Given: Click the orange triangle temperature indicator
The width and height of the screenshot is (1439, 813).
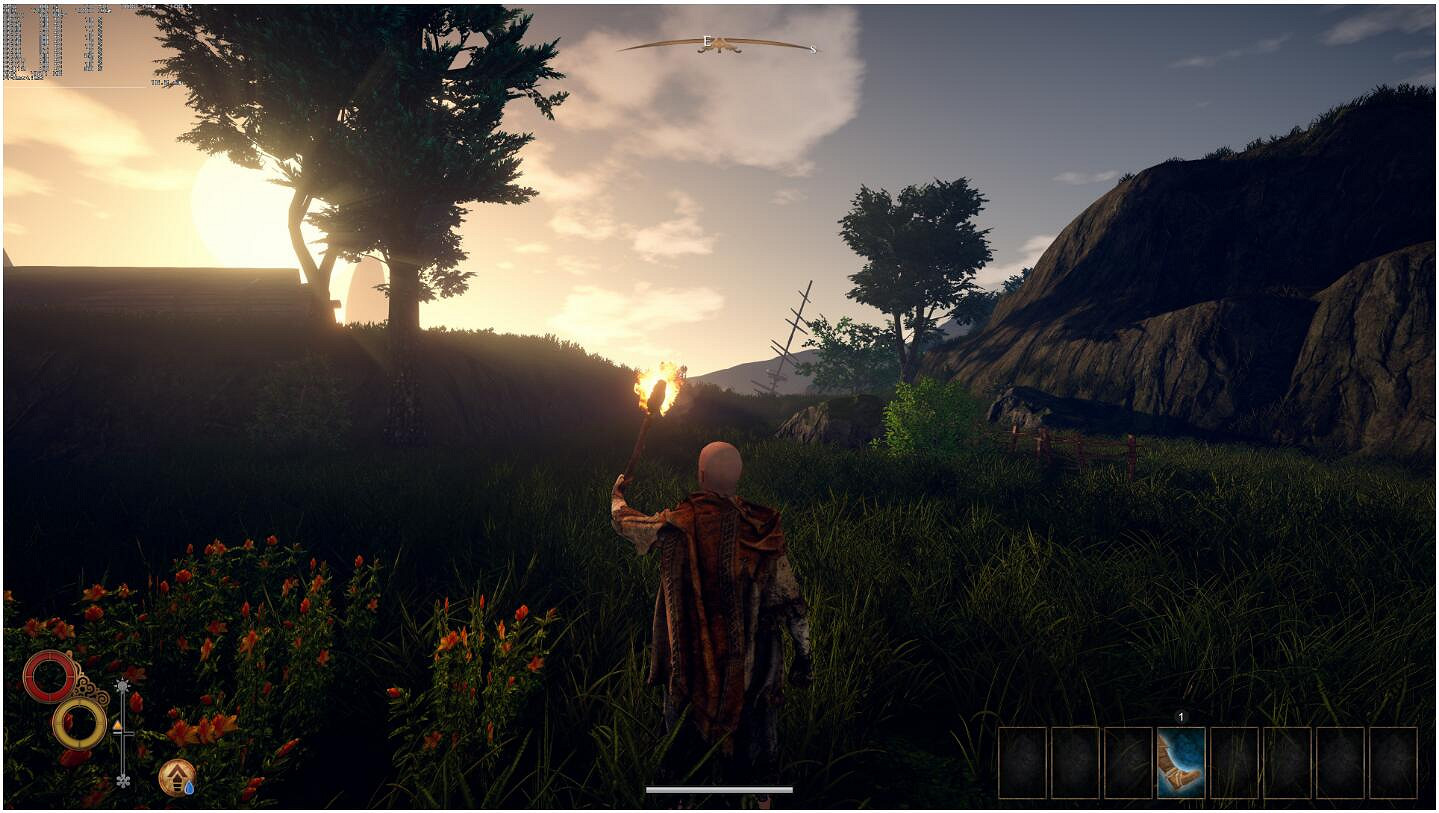Looking at the screenshot, I should (117, 724).
